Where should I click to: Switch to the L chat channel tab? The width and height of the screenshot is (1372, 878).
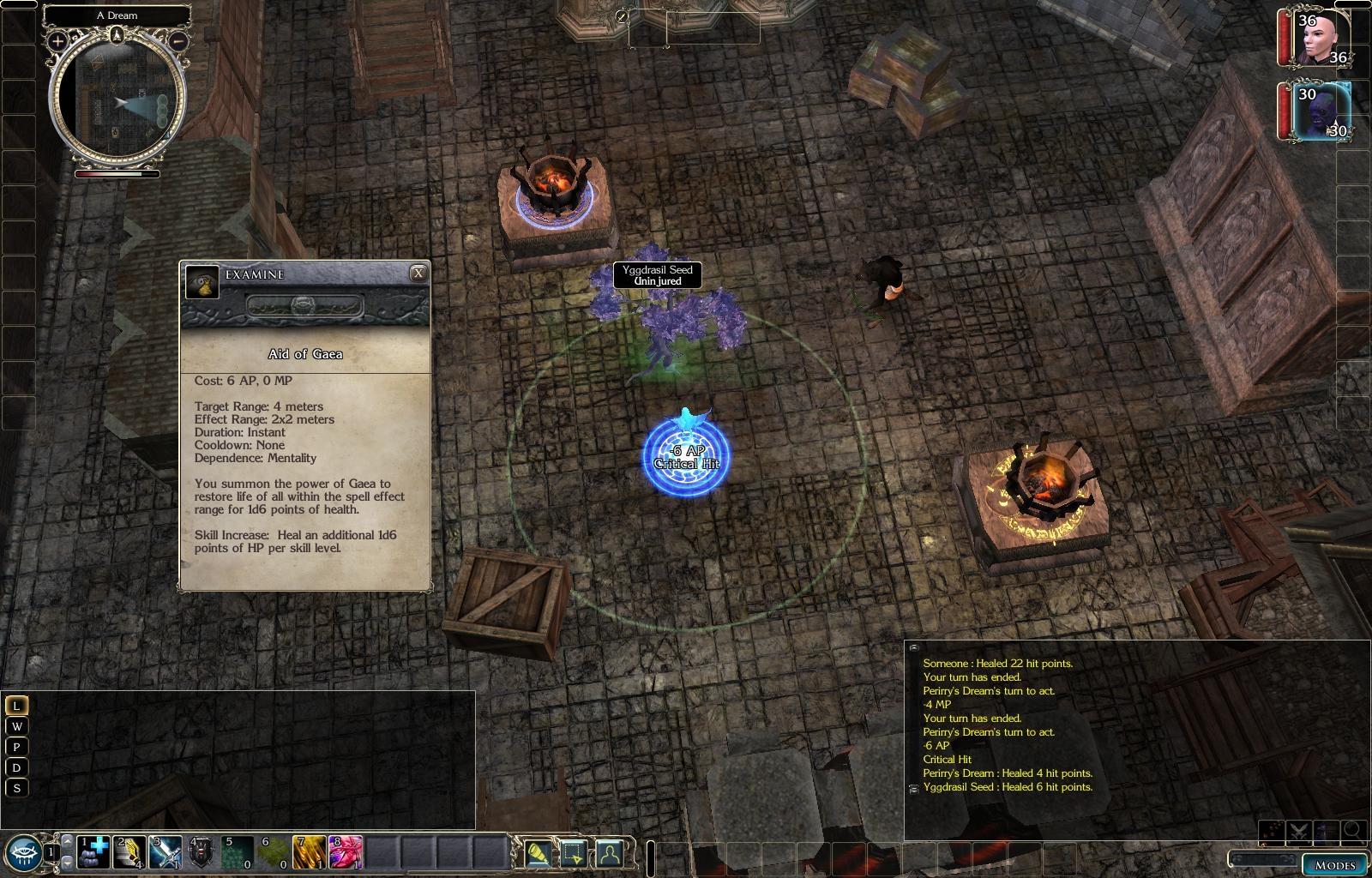point(16,706)
